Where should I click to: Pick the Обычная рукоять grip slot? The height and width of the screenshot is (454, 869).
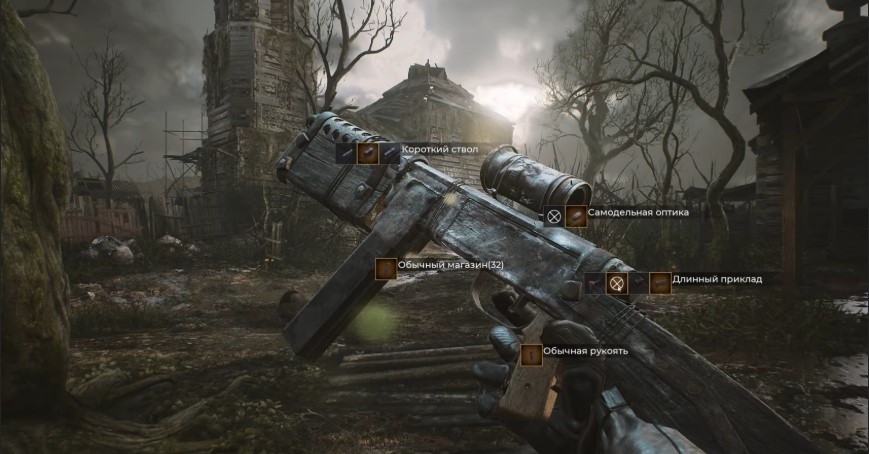tap(531, 354)
